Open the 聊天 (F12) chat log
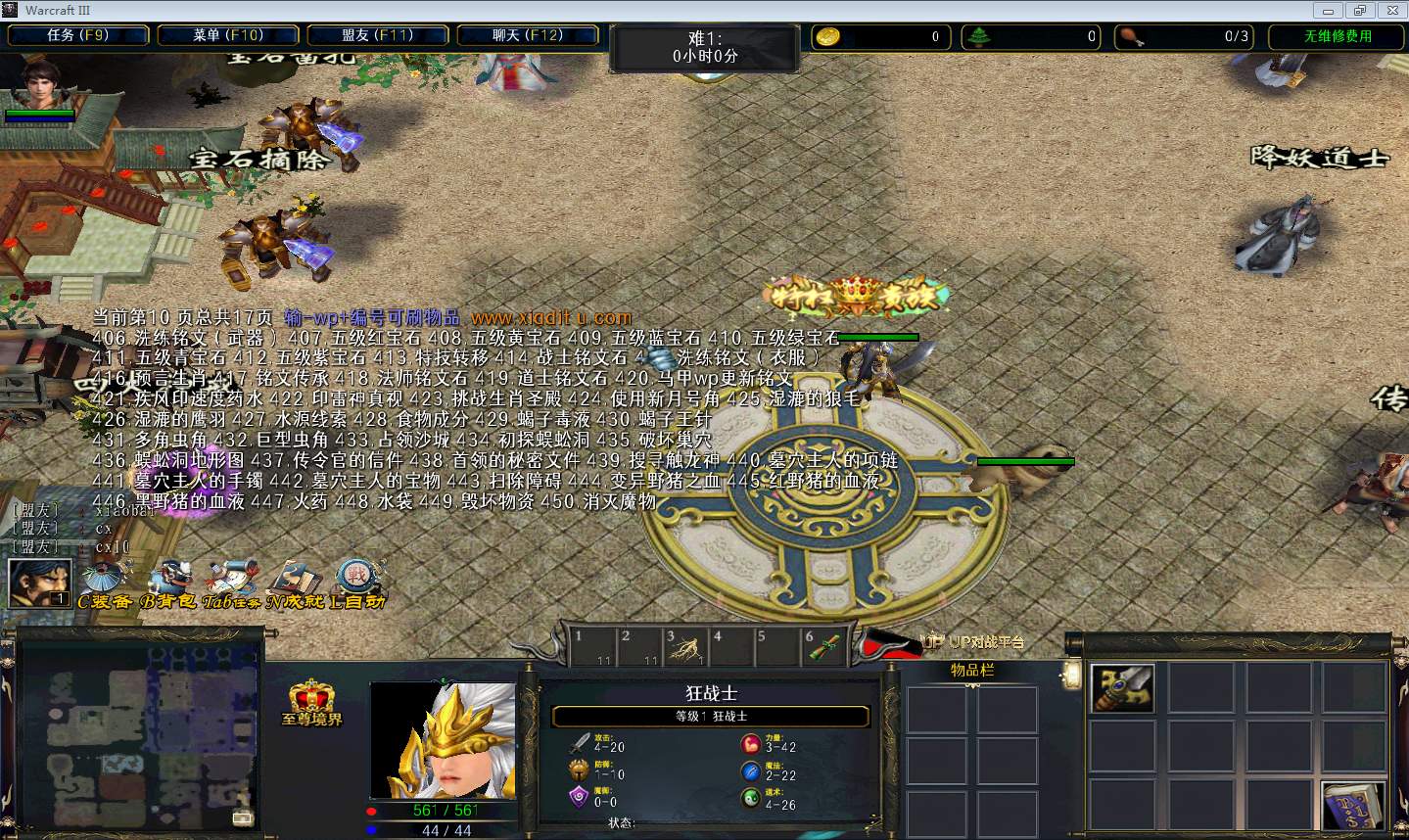 [x=528, y=35]
